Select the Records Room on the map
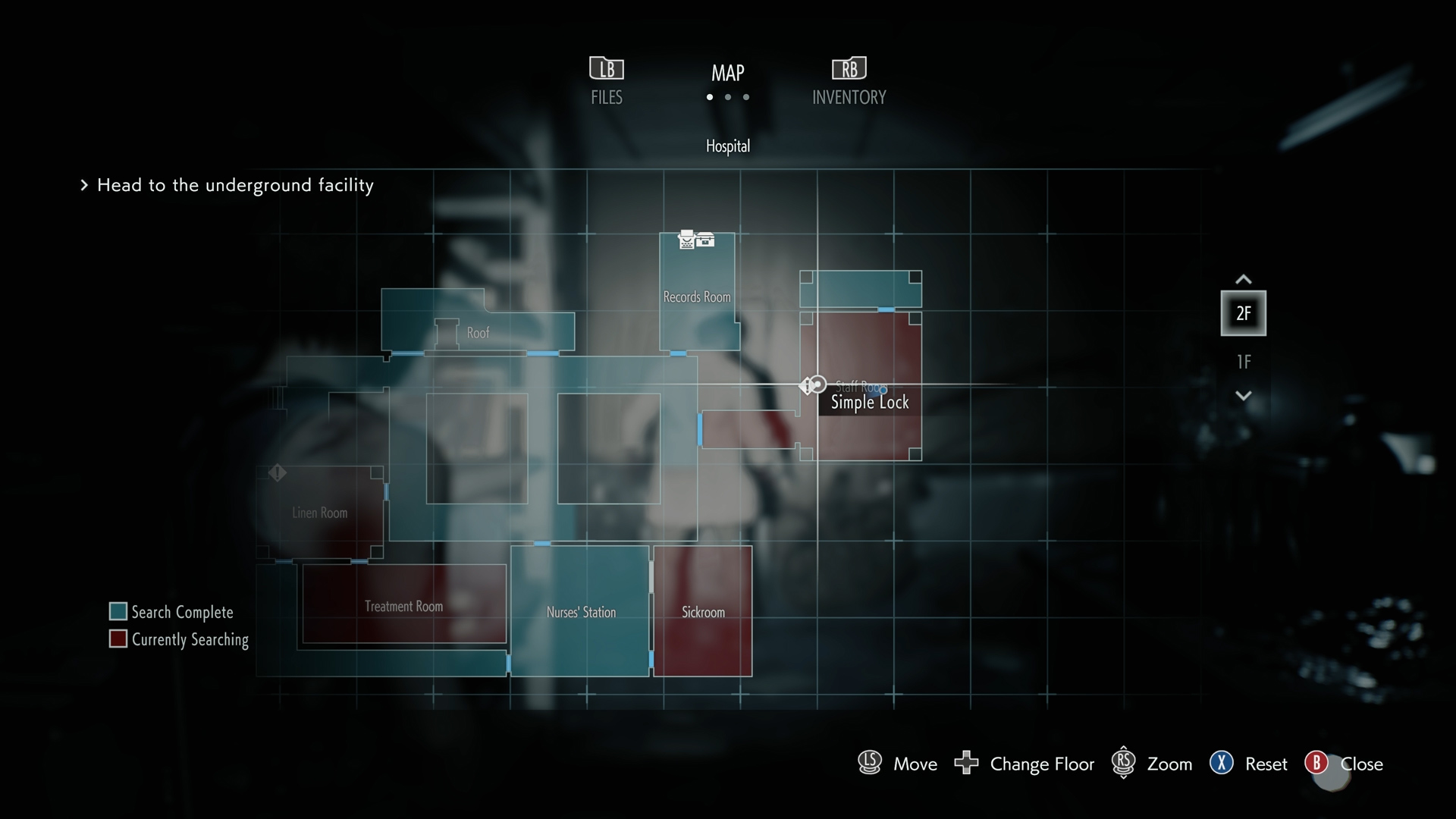Viewport: 1456px width, 819px height. pos(697,297)
